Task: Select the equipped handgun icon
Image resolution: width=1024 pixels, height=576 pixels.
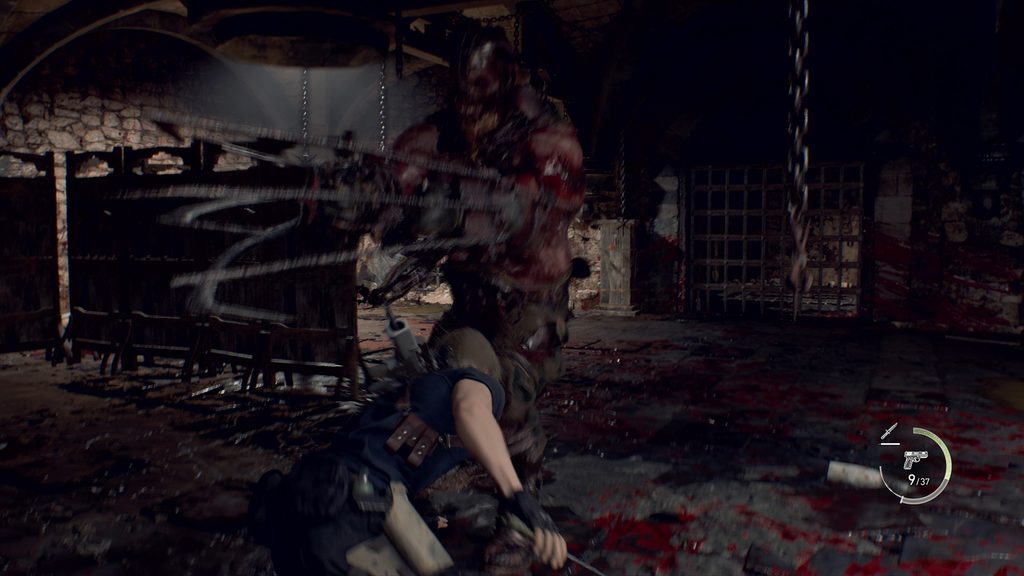Action: point(915,458)
